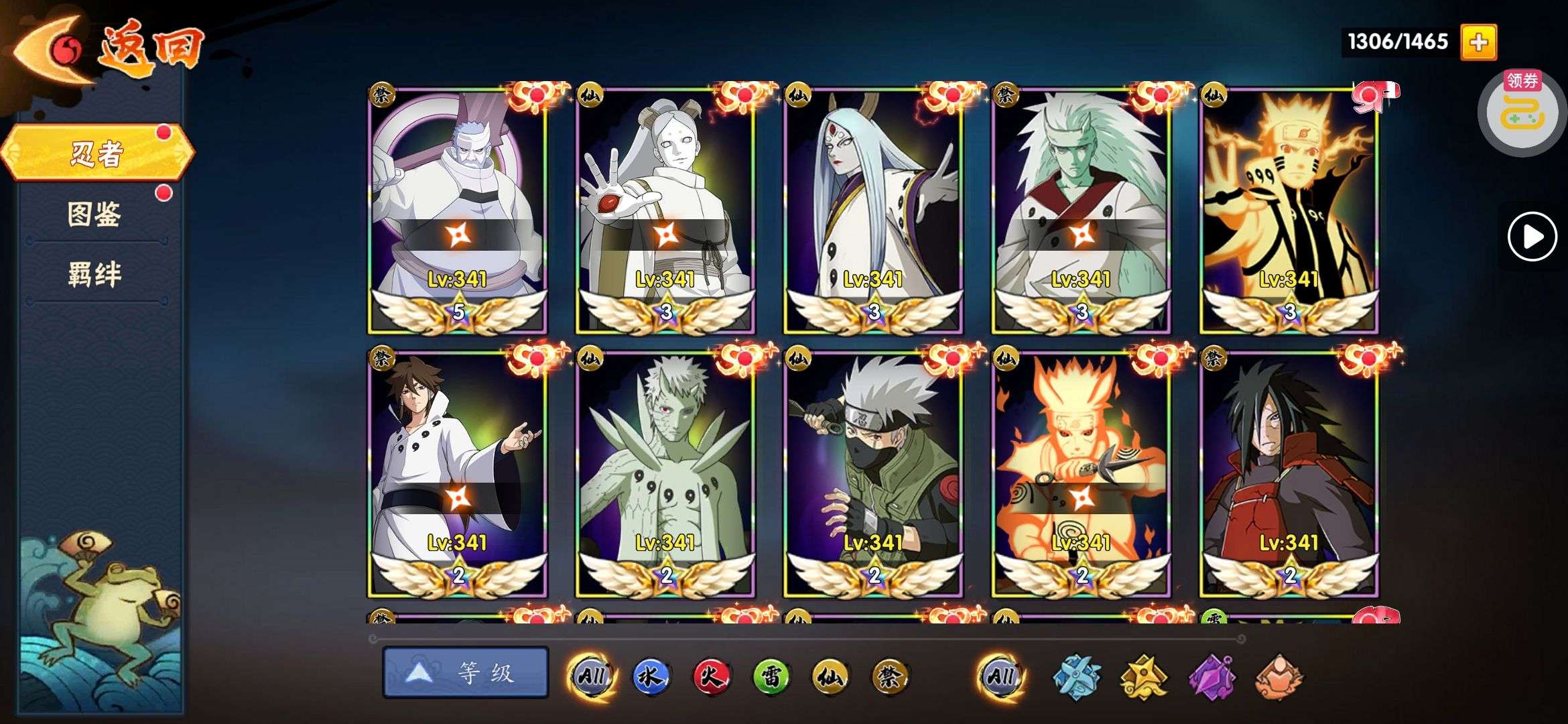Select the Kakashi ninja card
The width and height of the screenshot is (1568, 724).
(873, 473)
